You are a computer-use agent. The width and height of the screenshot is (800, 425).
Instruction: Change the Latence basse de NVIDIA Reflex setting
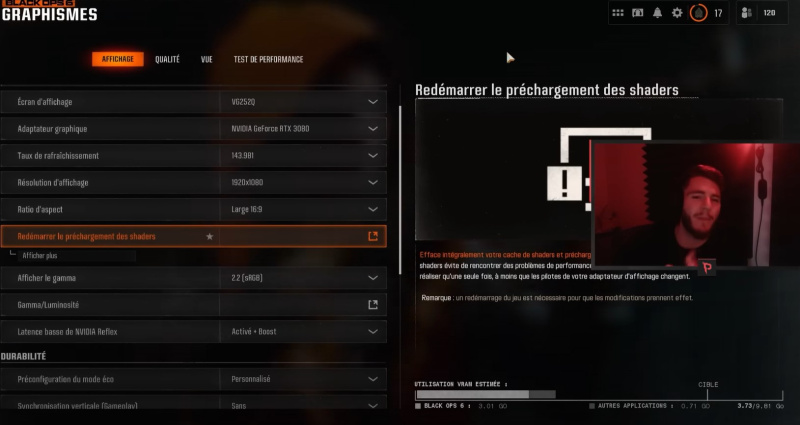[301, 331]
